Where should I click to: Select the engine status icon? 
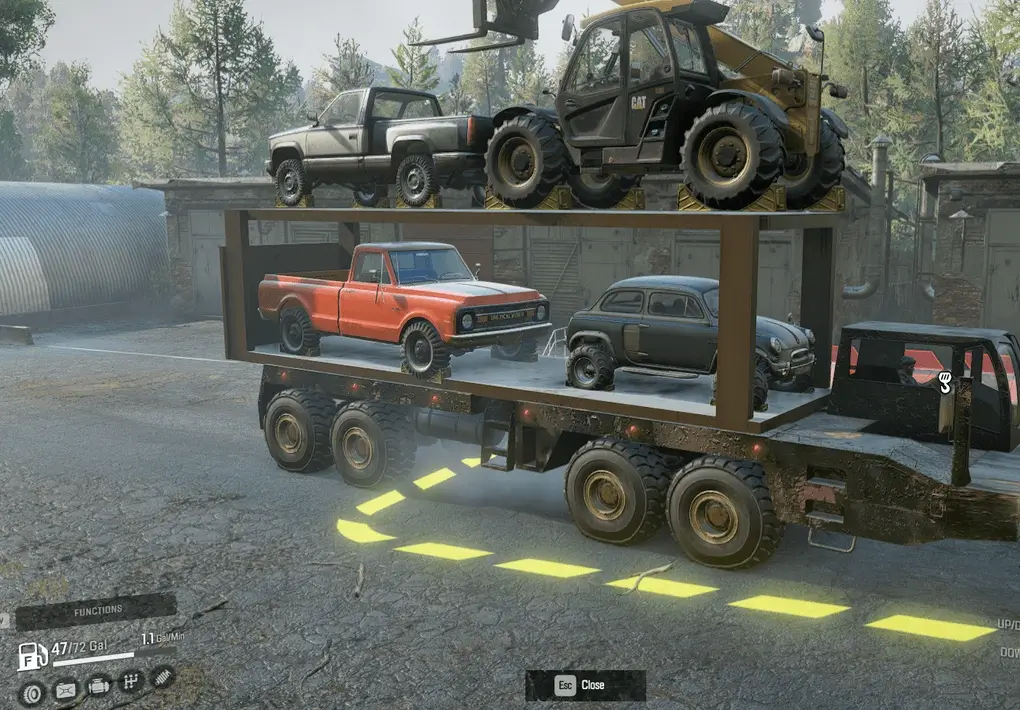coord(98,686)
